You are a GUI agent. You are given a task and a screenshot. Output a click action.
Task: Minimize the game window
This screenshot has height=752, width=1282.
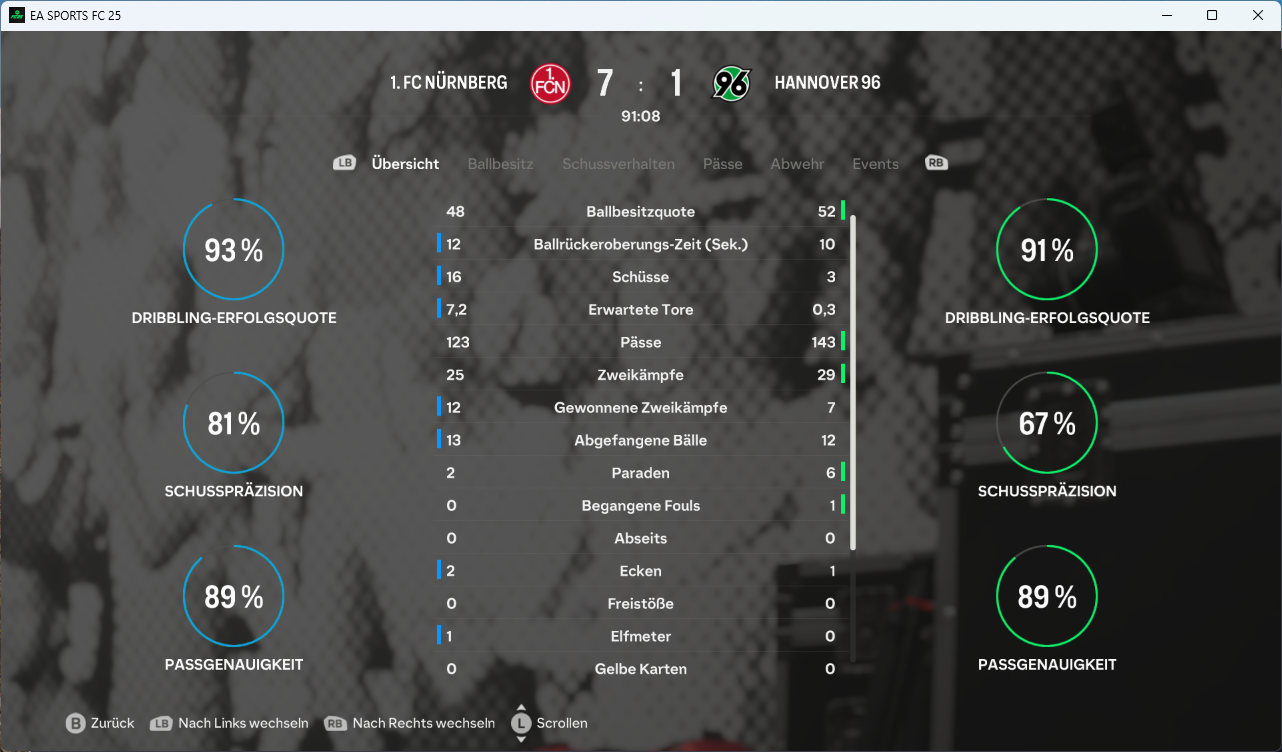tap(1166, 15)
